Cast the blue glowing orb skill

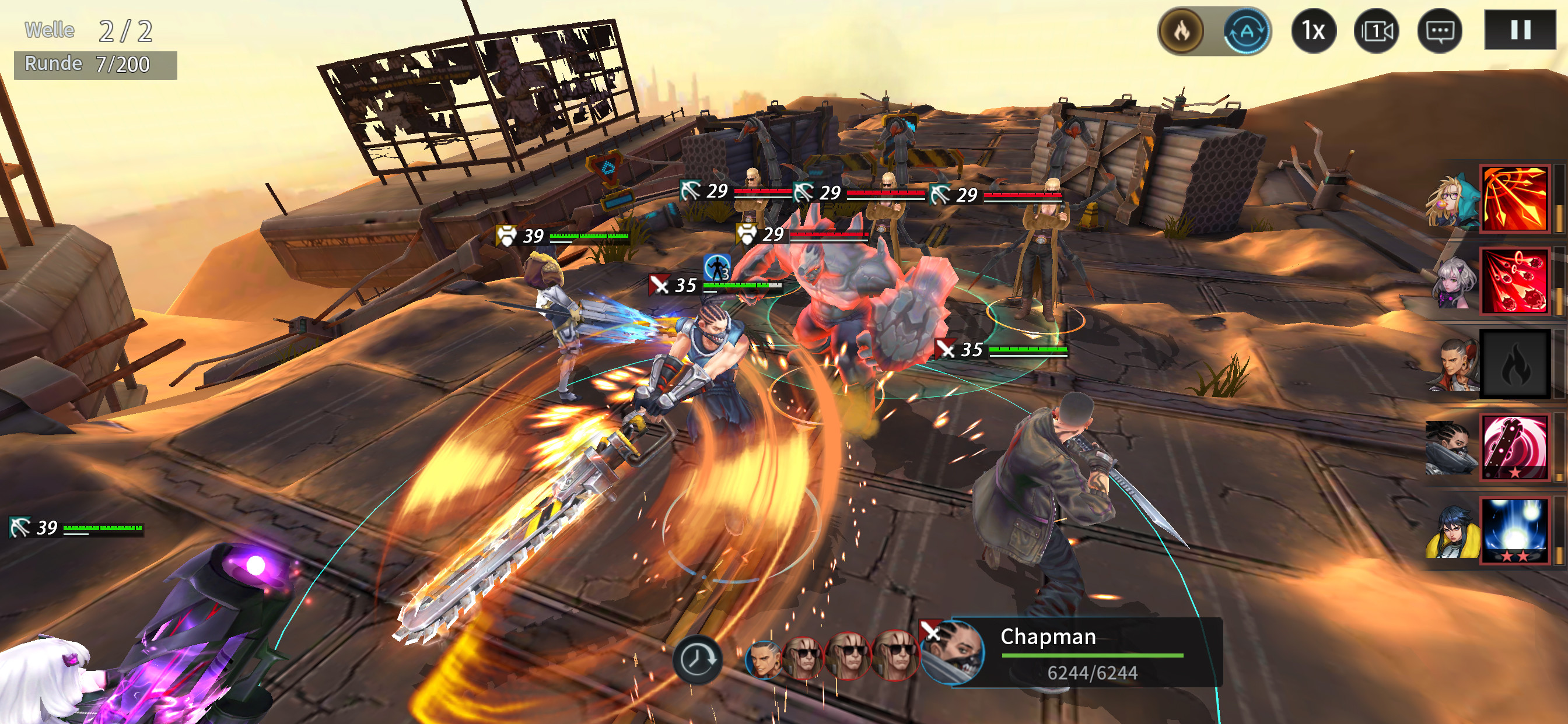point(1514,530)
